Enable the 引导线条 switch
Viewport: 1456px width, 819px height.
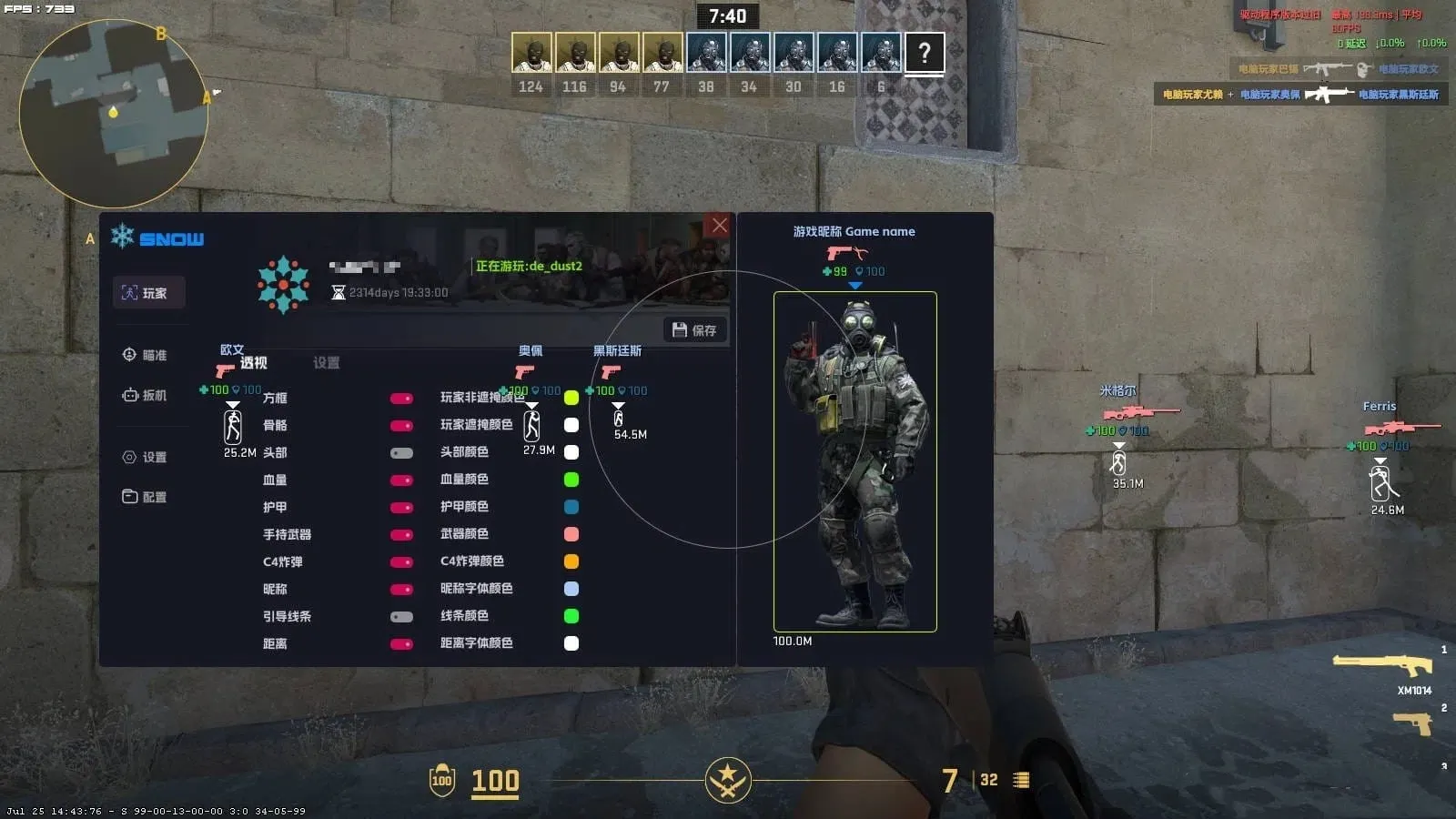[401, 617]
